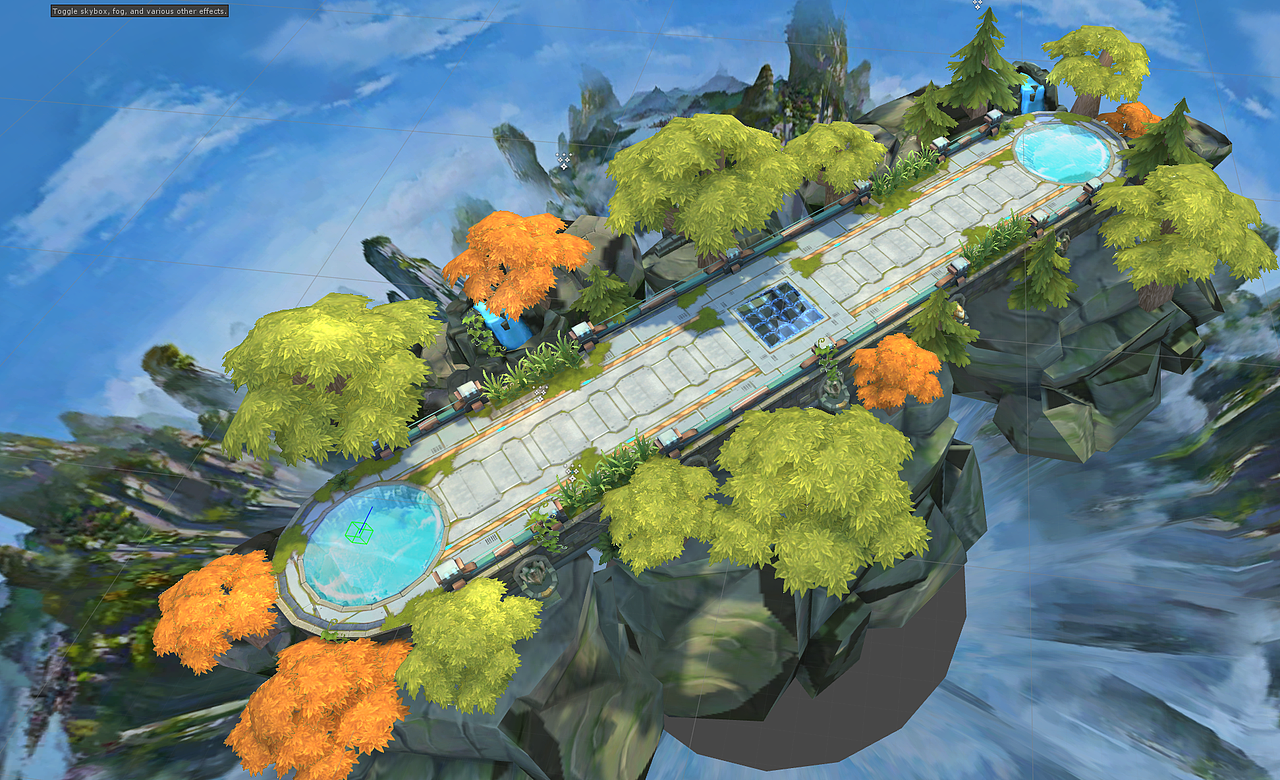Select the green wireframe cube gizmo

(360, 533)
